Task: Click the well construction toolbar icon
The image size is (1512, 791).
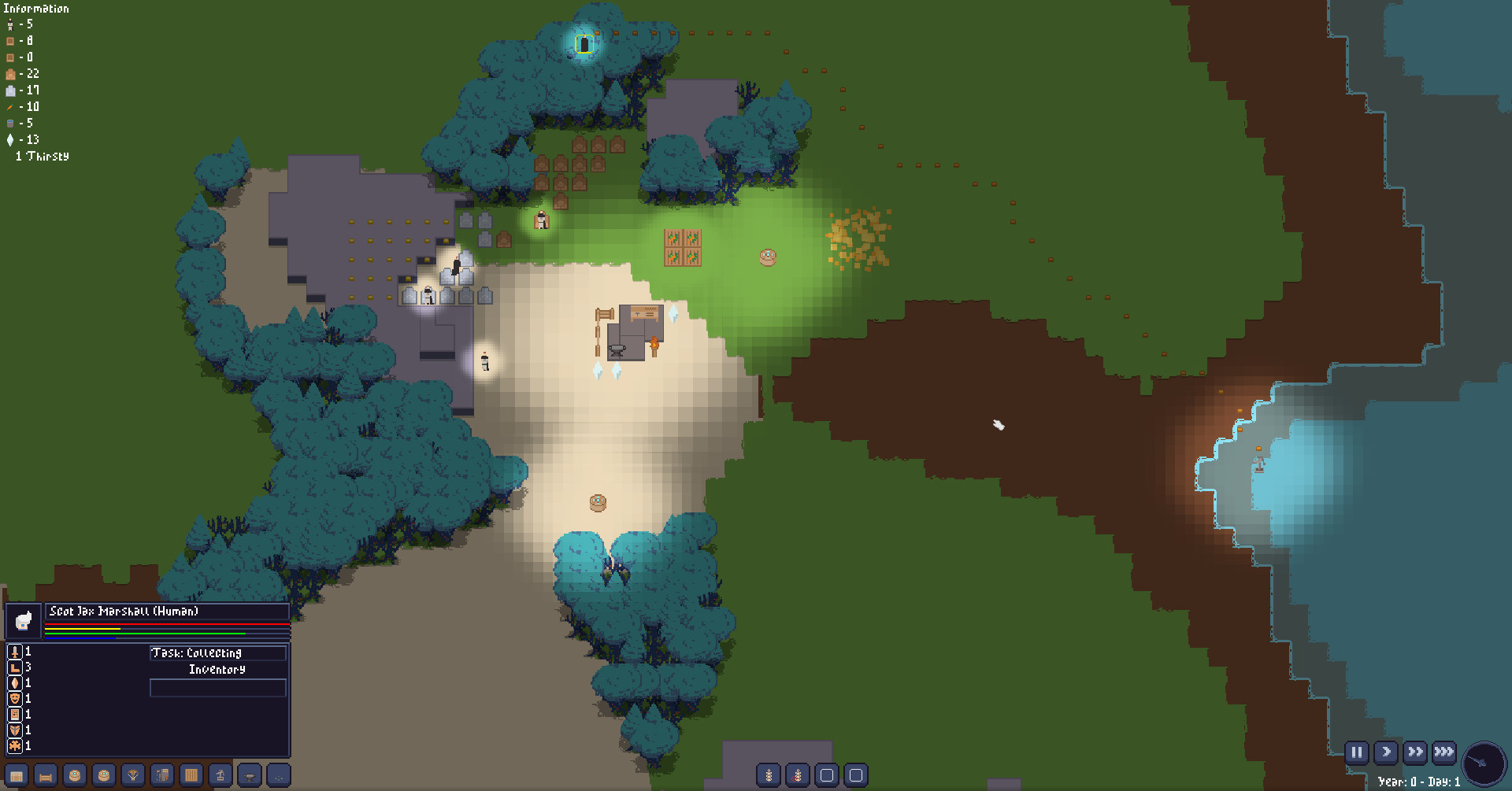Action: click(220, 774)
